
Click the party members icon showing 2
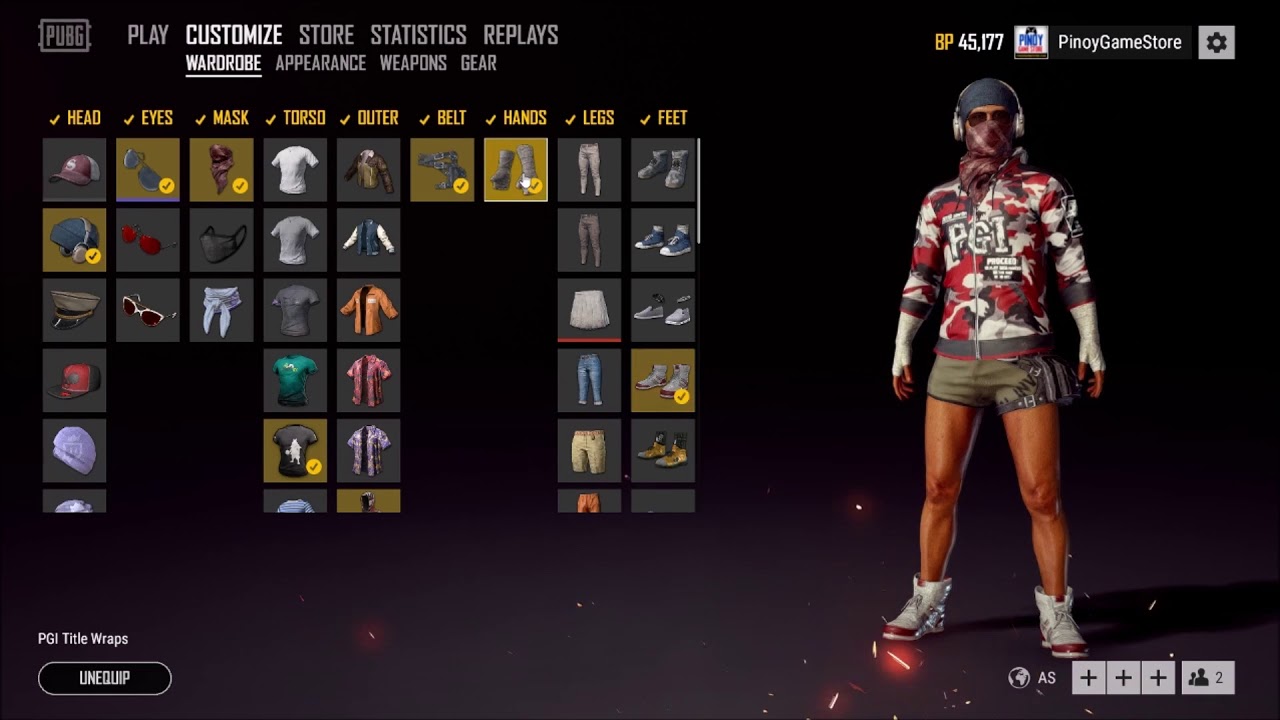click(x=1206, y=677)
